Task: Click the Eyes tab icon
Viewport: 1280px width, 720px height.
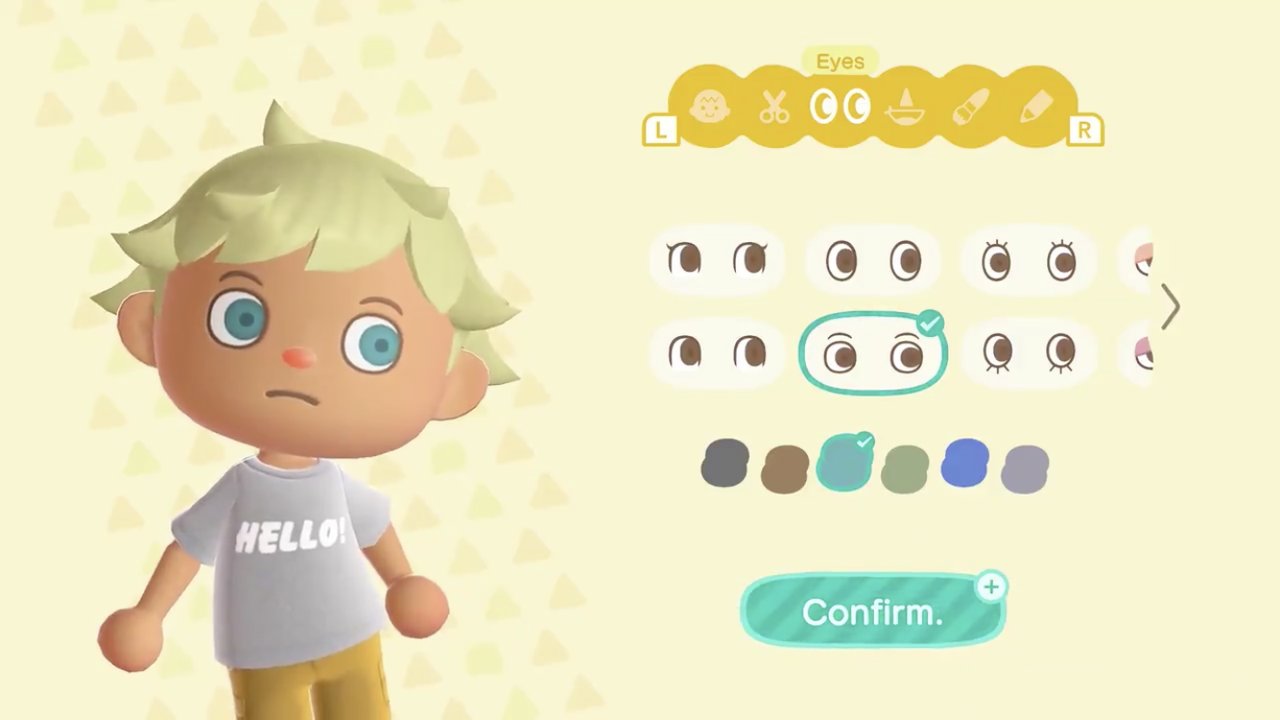Action: pyautogui.click(x=840, y=107)
